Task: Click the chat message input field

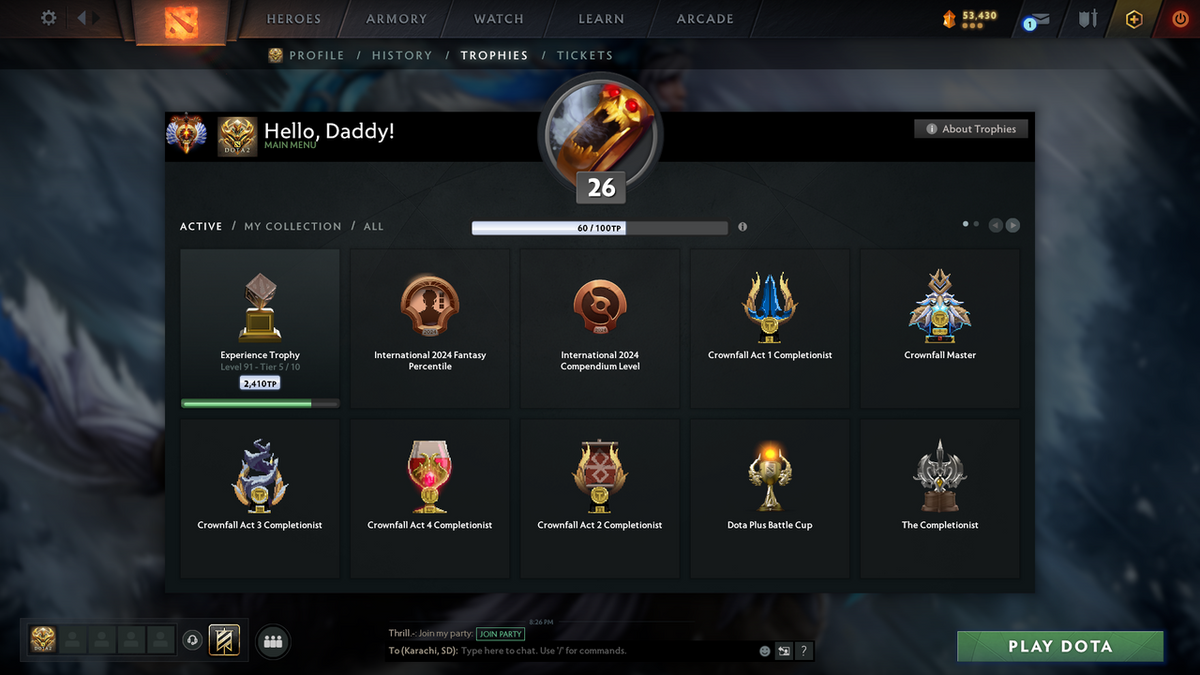Action: pos(600,651)
